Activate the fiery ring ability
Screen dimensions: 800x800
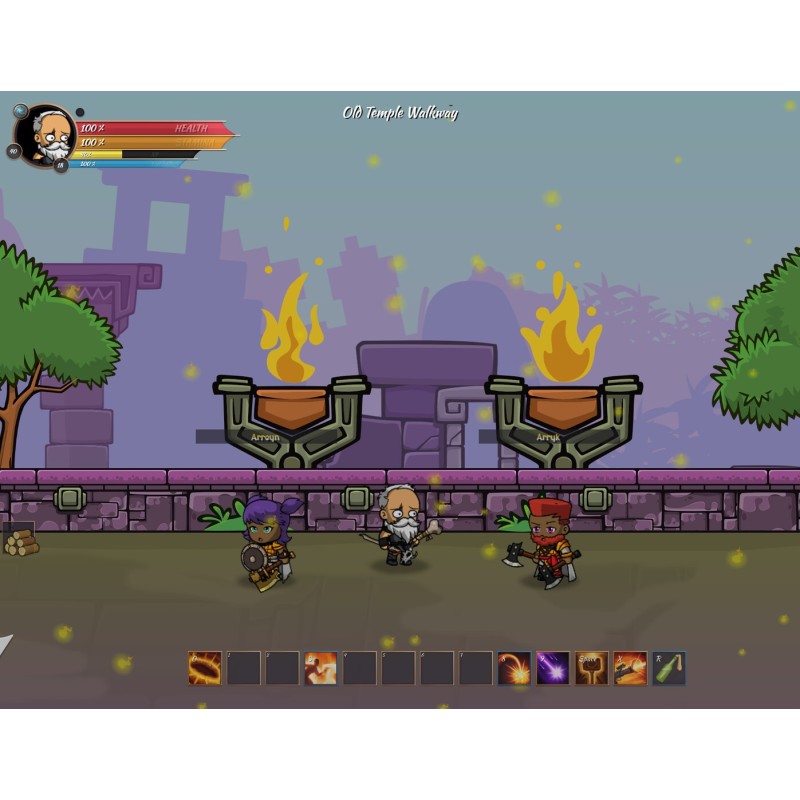(205, 668)
